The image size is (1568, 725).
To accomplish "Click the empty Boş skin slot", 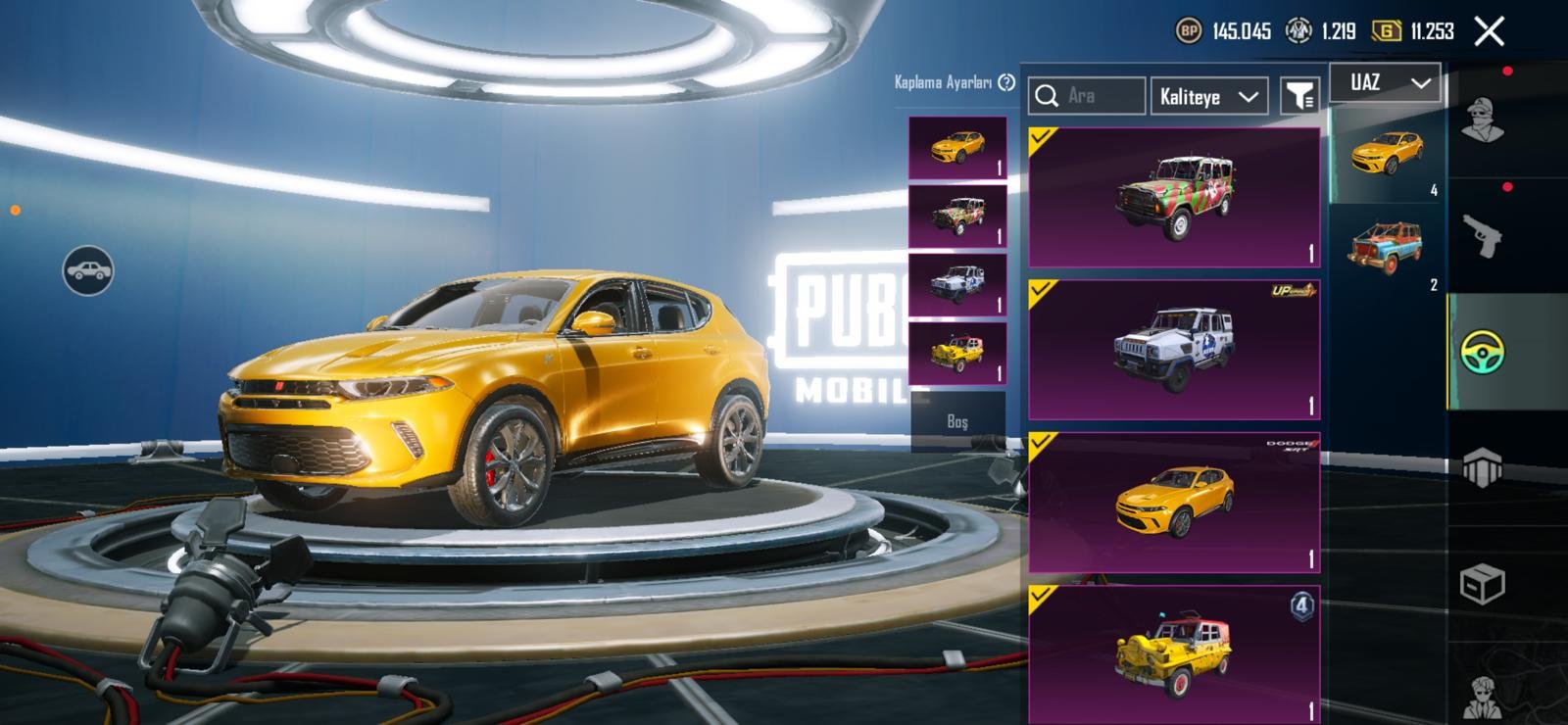I will tap(957, 421).
